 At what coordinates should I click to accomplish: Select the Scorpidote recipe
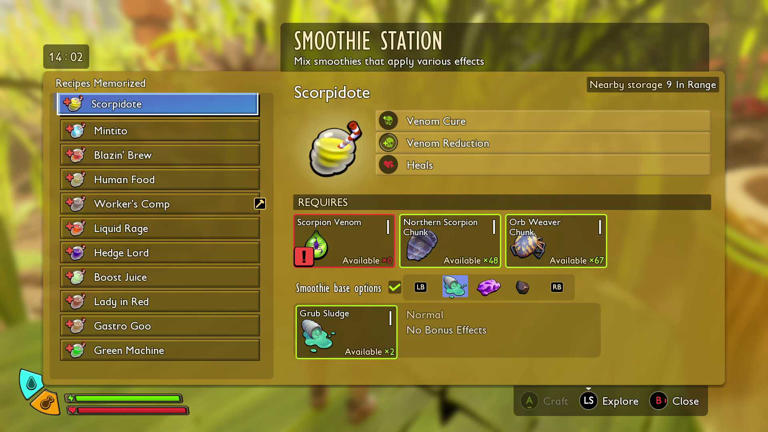tap(158, 104)
